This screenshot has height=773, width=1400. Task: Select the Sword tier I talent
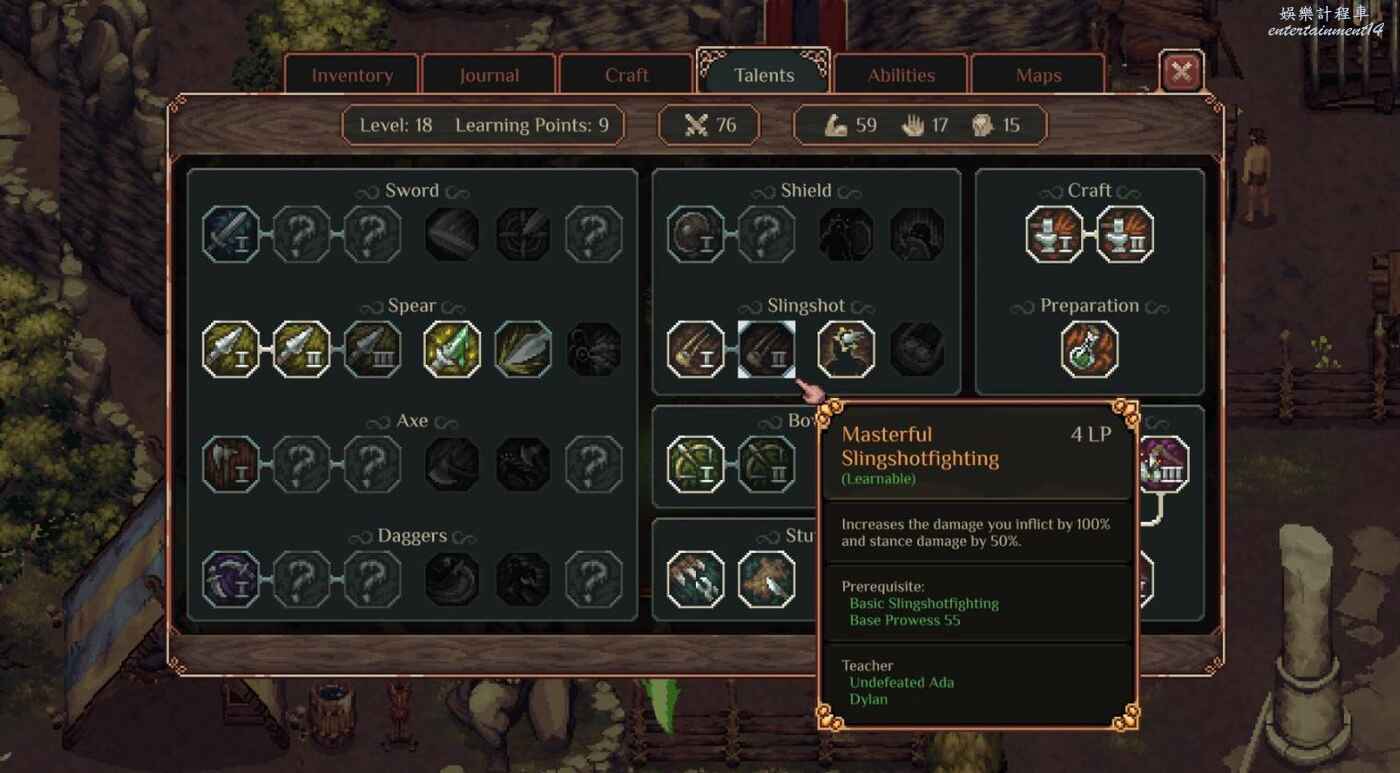click(x=231, y=235)
